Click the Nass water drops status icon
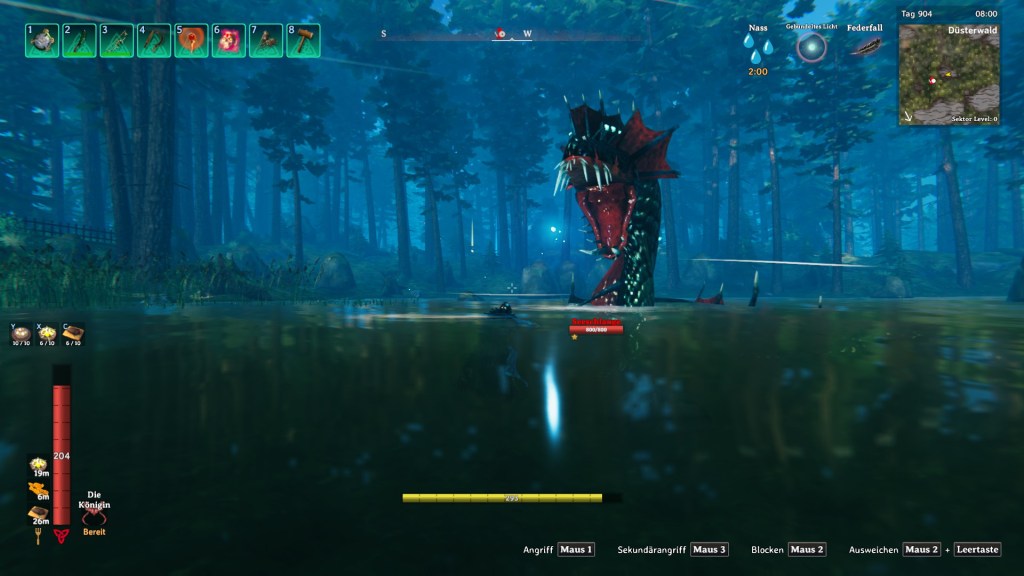The width and height of the screenshot is (1024, 576). point(758,50)
